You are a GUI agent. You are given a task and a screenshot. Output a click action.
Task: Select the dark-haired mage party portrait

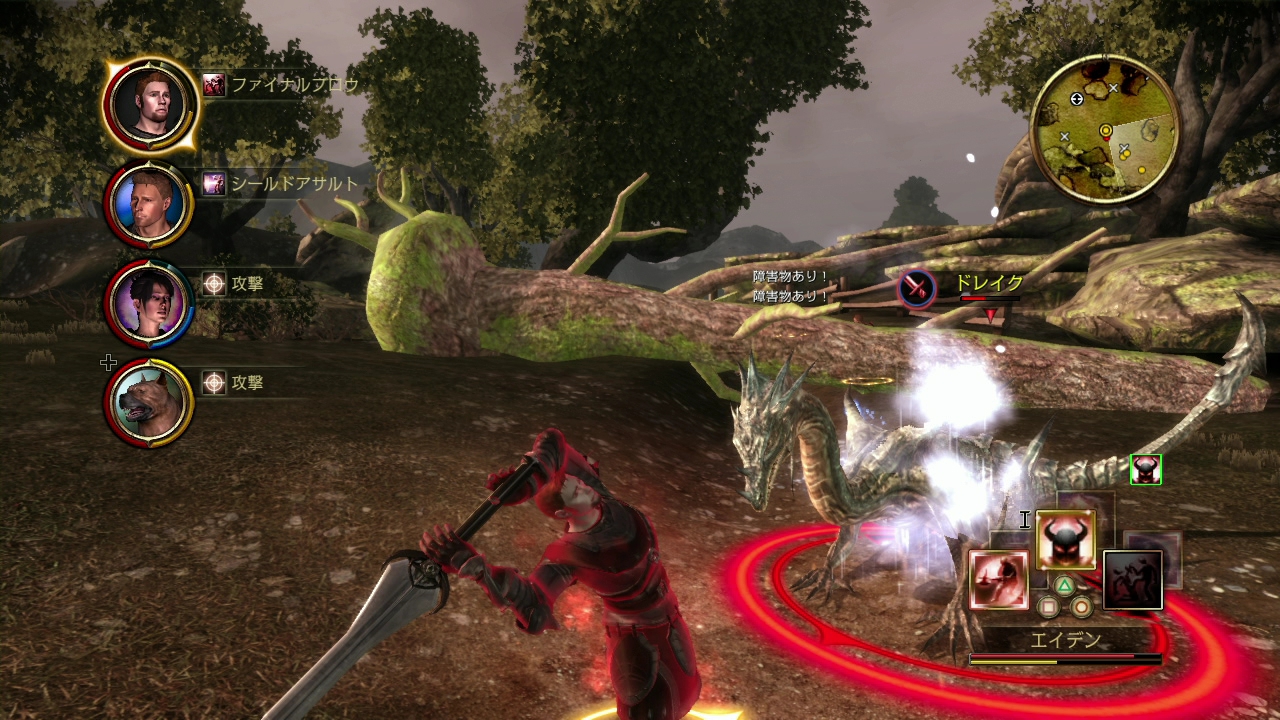[x=150, y=302]
